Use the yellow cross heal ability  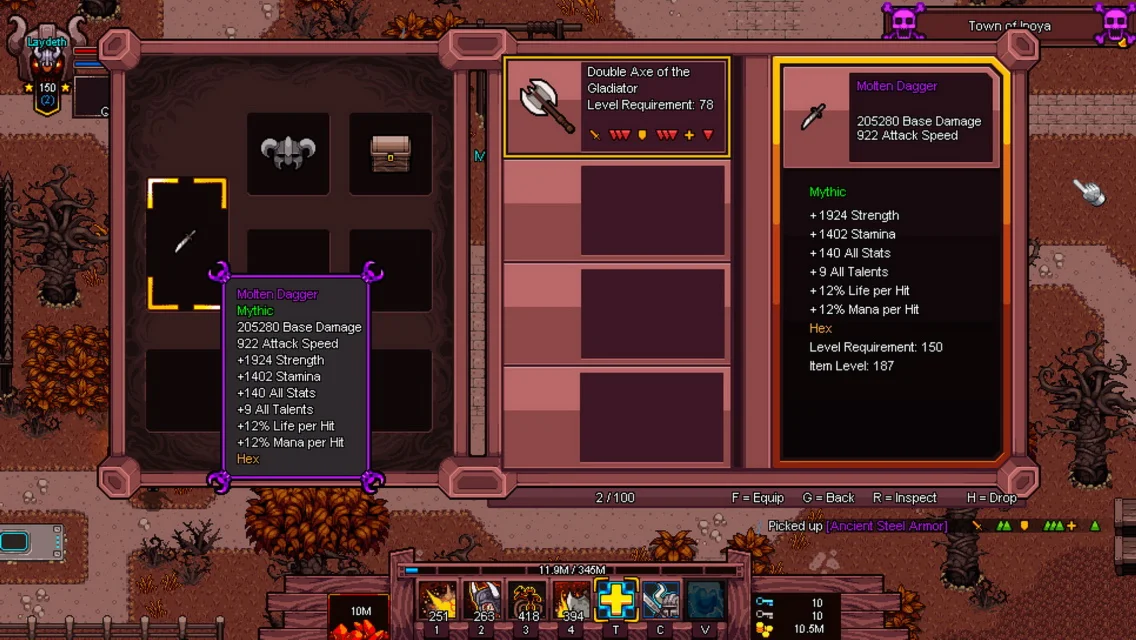(616, 601)
